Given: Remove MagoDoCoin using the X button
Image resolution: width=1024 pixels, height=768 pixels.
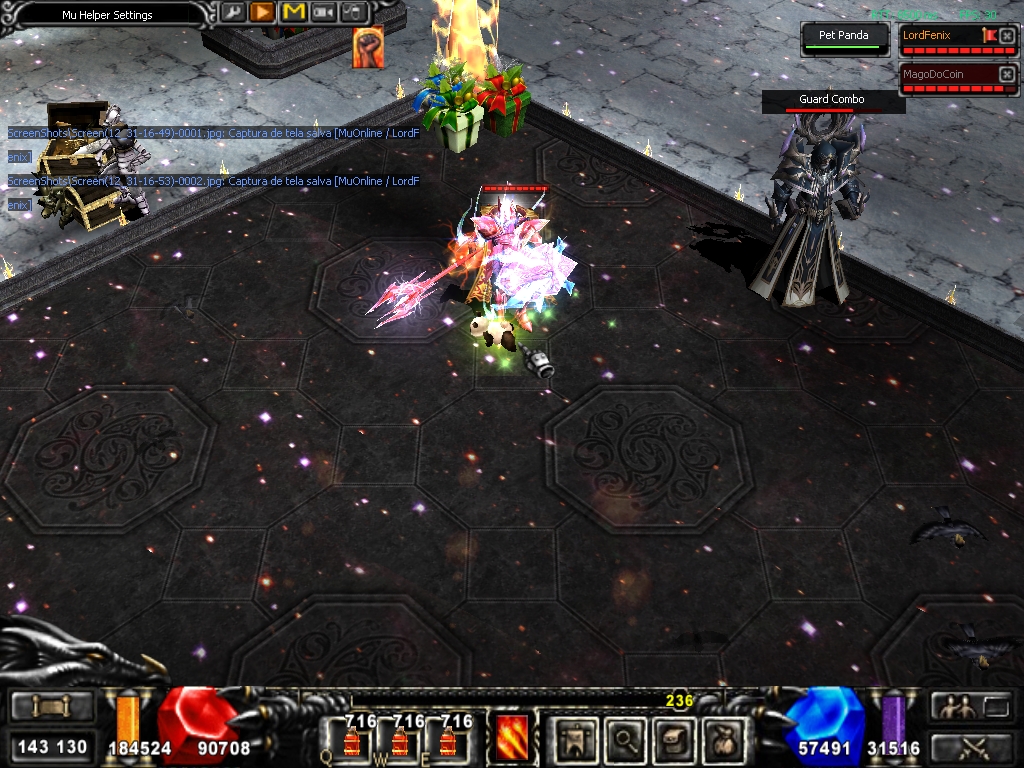Looking at the screenshot, I should [x=1007, y=74].
